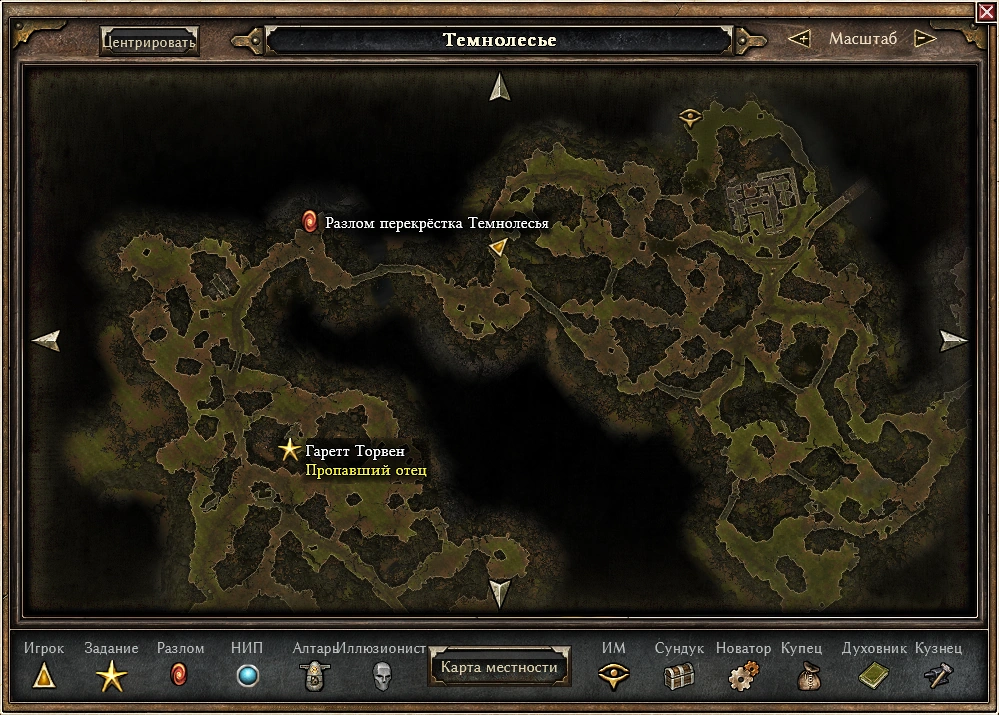
Task: Toggle the Иллюзионист mask legend icon
Action: [x=382, y=676]
